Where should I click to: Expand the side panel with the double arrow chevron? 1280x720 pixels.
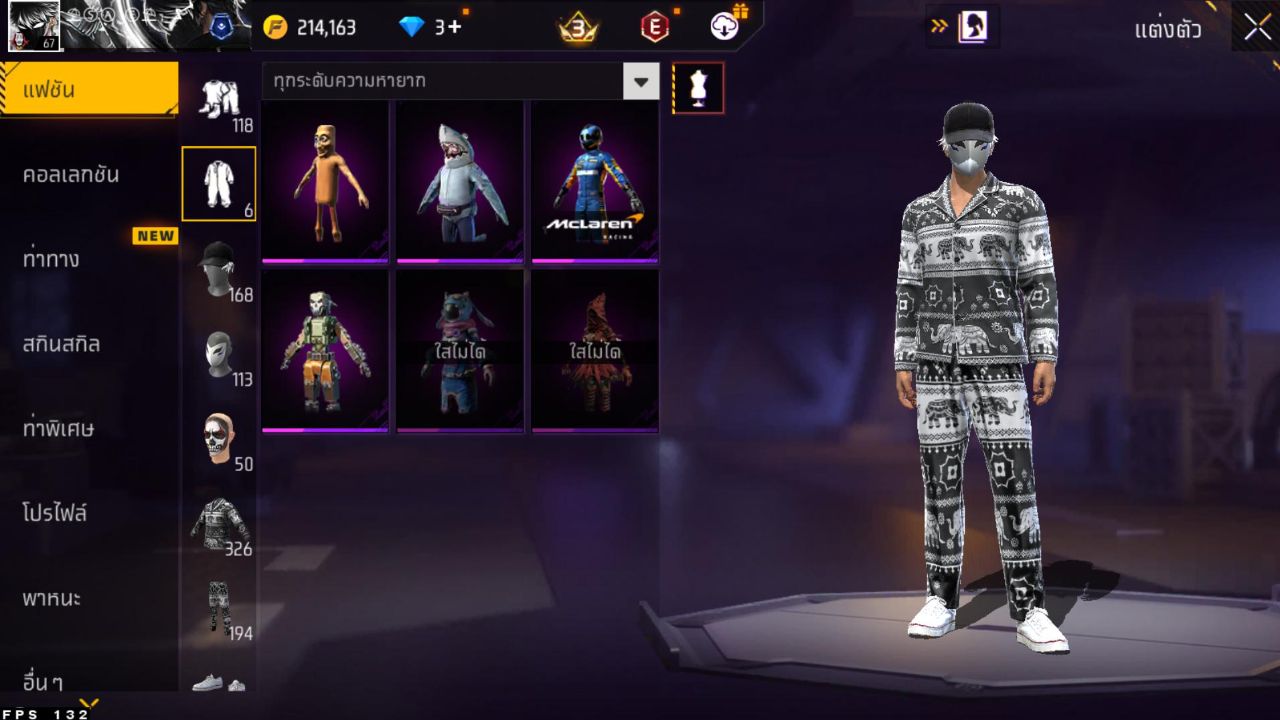938,27
